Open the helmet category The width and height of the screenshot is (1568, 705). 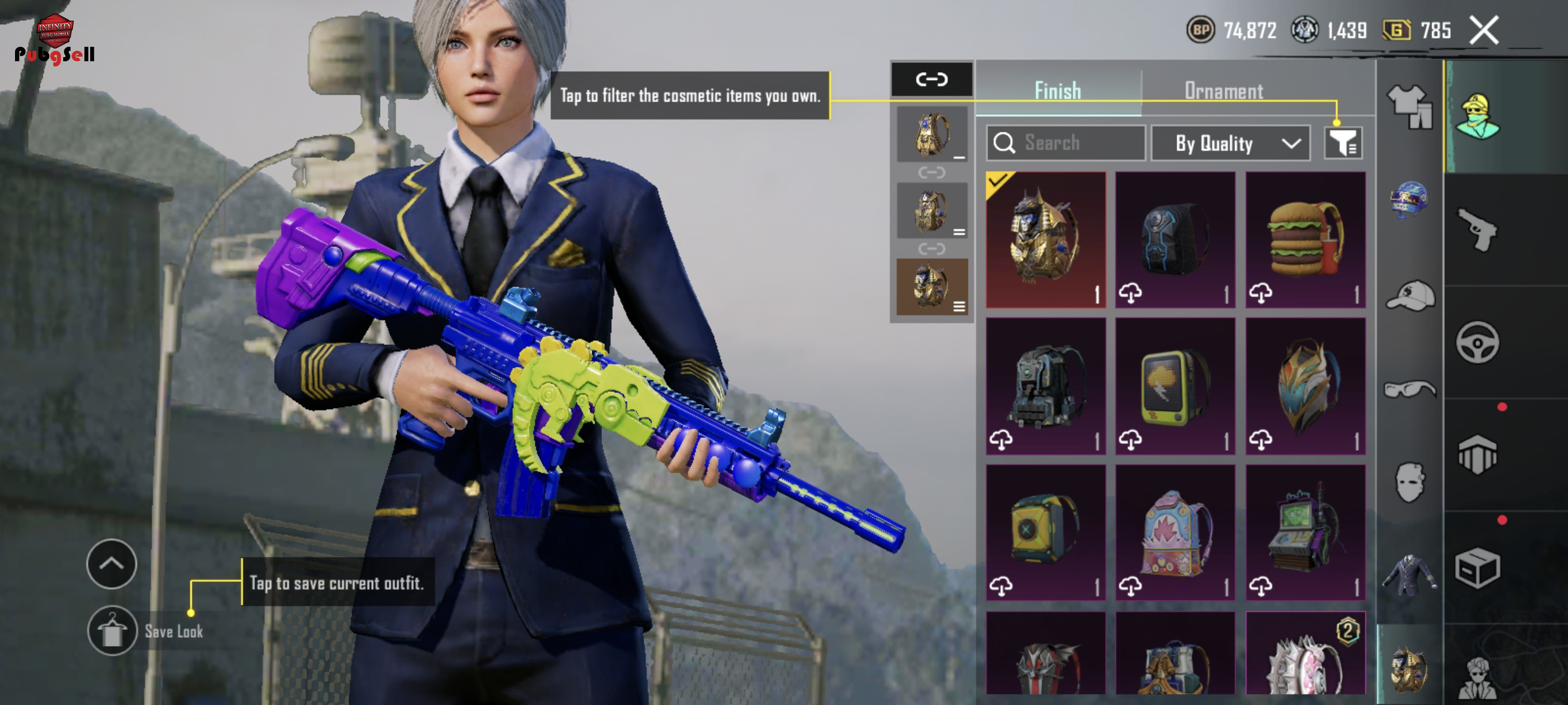click(x=1408, y=199)
